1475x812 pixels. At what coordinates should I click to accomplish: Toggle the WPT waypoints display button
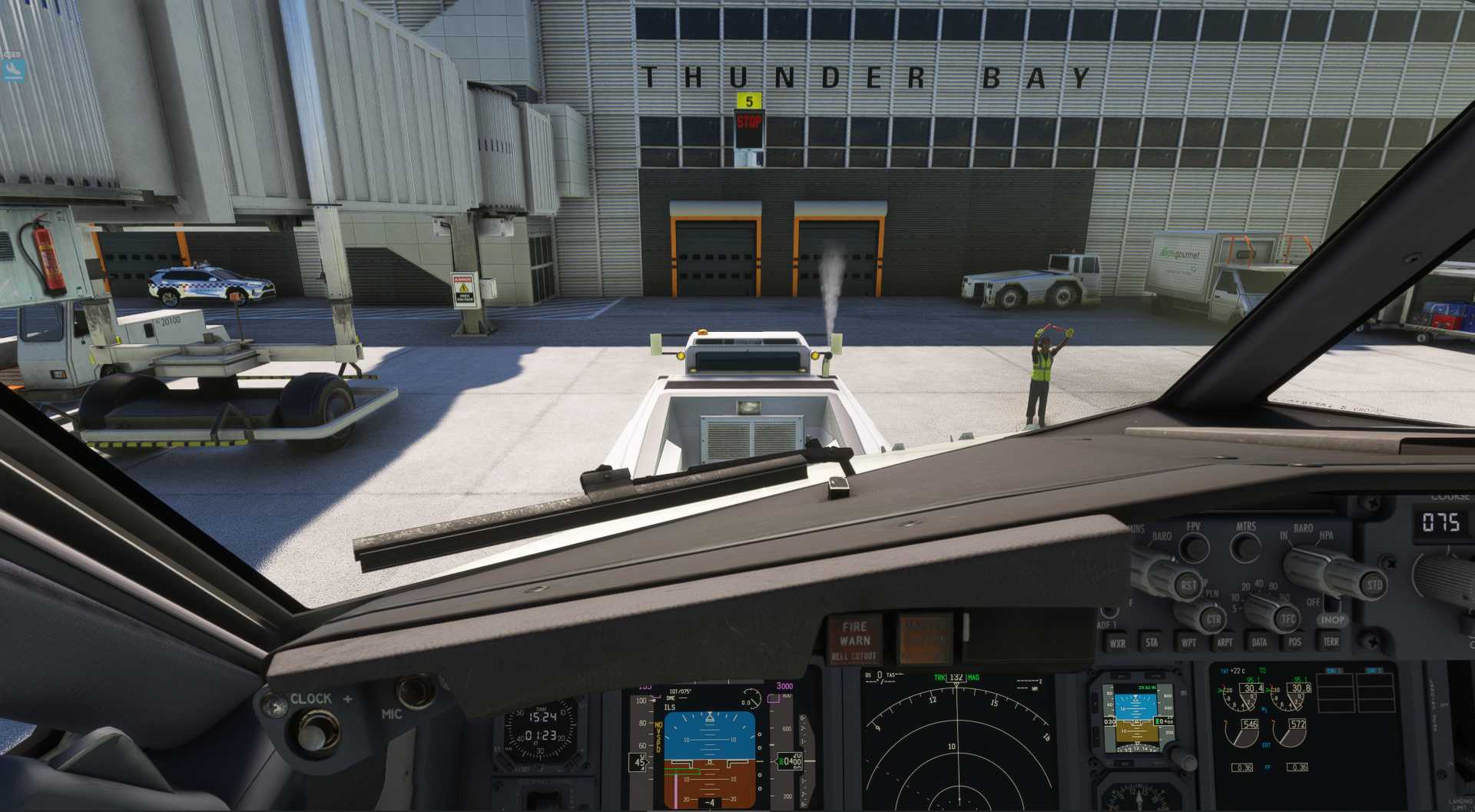1188,643
